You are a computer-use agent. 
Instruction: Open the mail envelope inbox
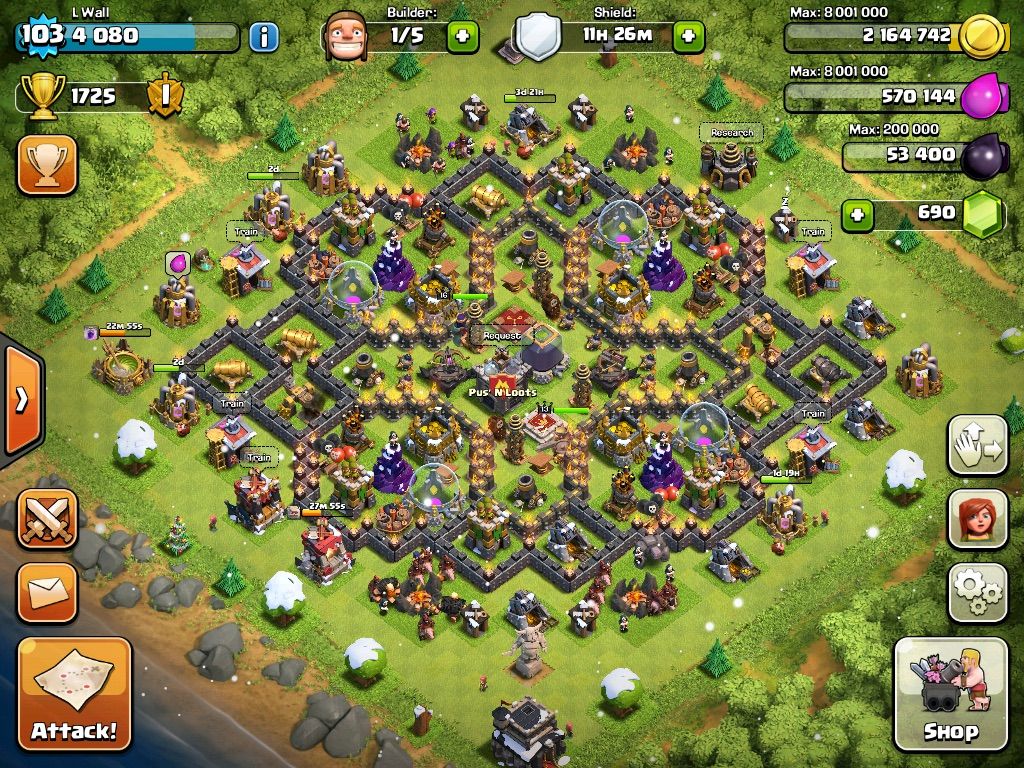[x=47, y=593]
